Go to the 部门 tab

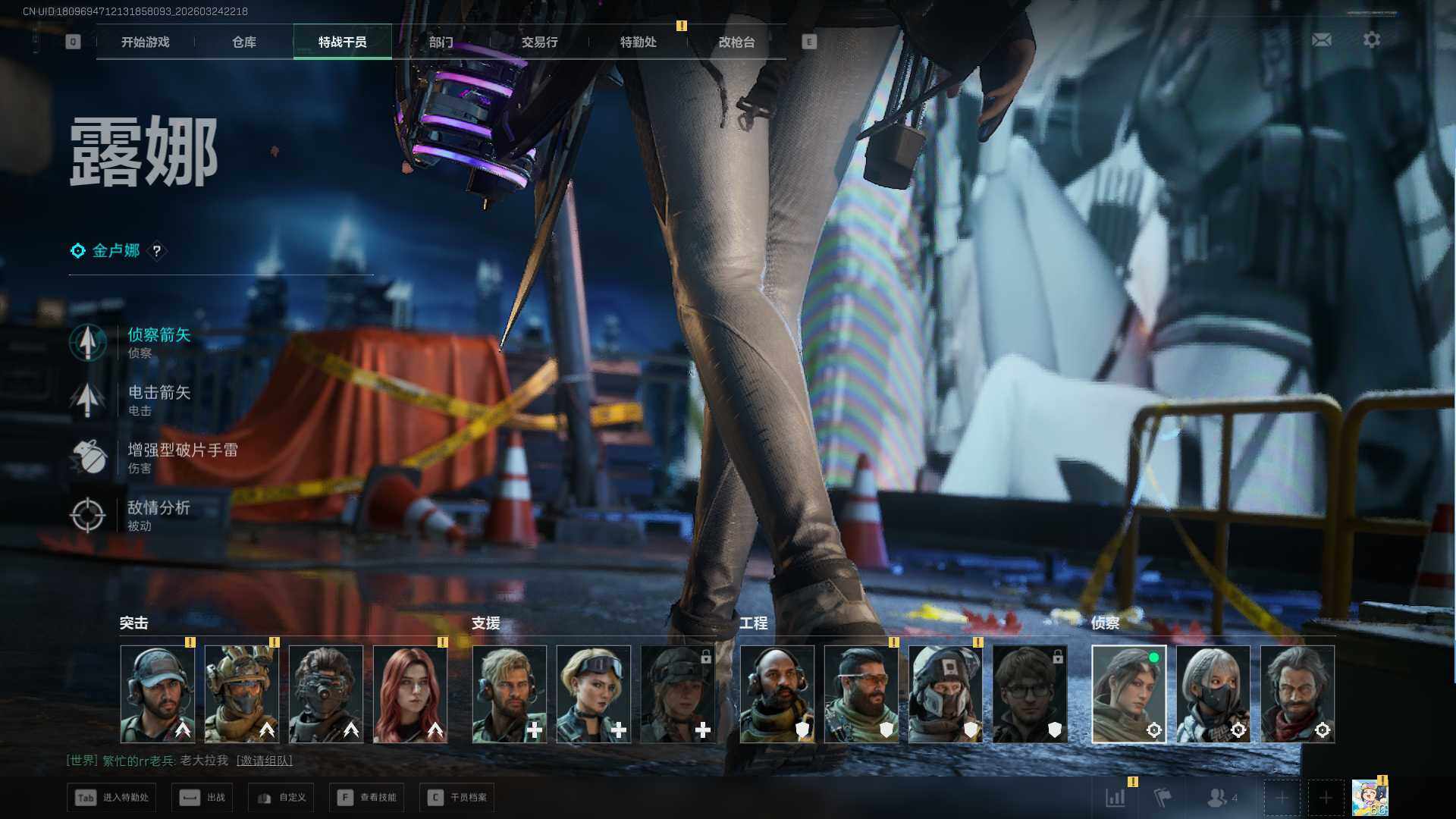tap(441, 42)
